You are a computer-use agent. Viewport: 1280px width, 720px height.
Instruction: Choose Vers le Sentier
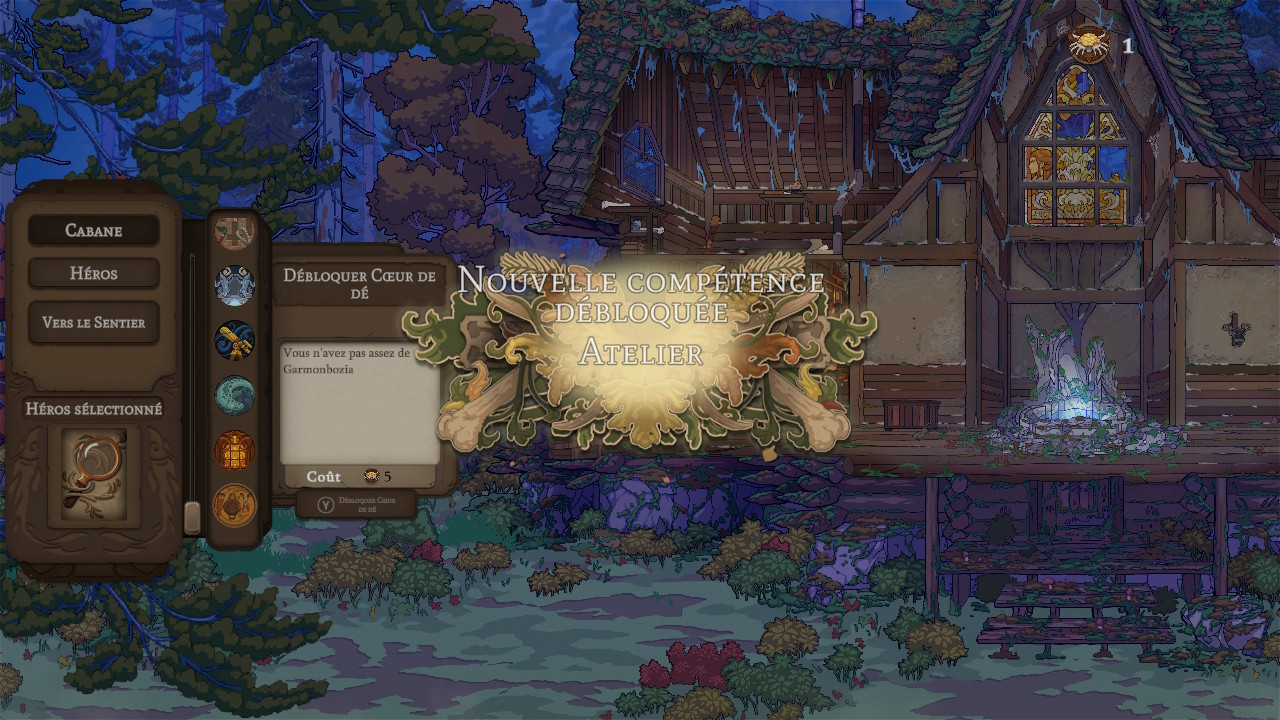[x=93, y=323]
